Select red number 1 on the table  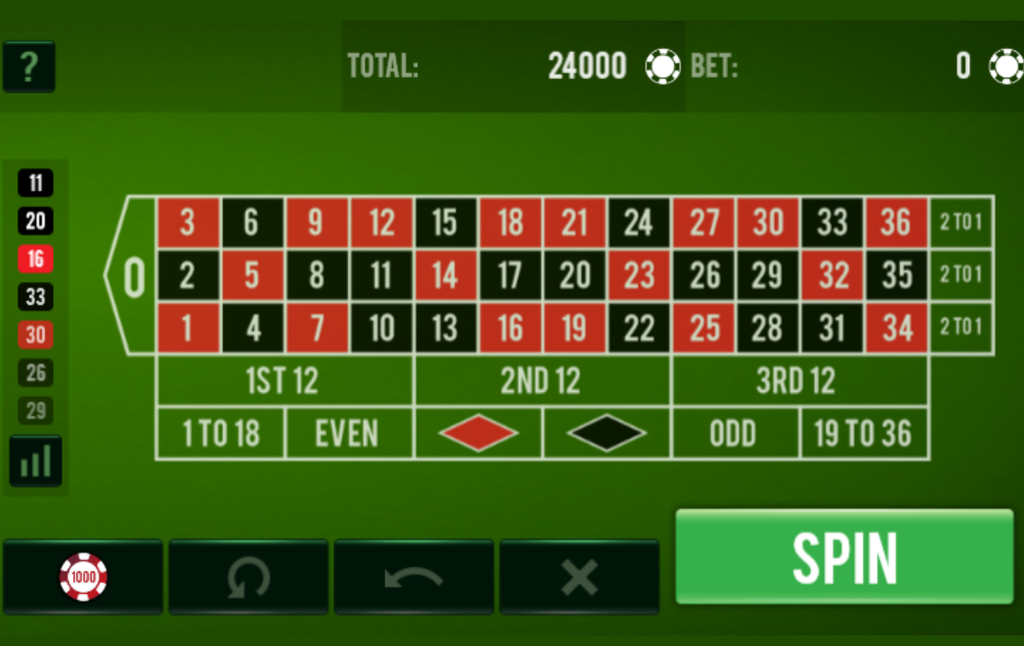click(x=187, y=327)
